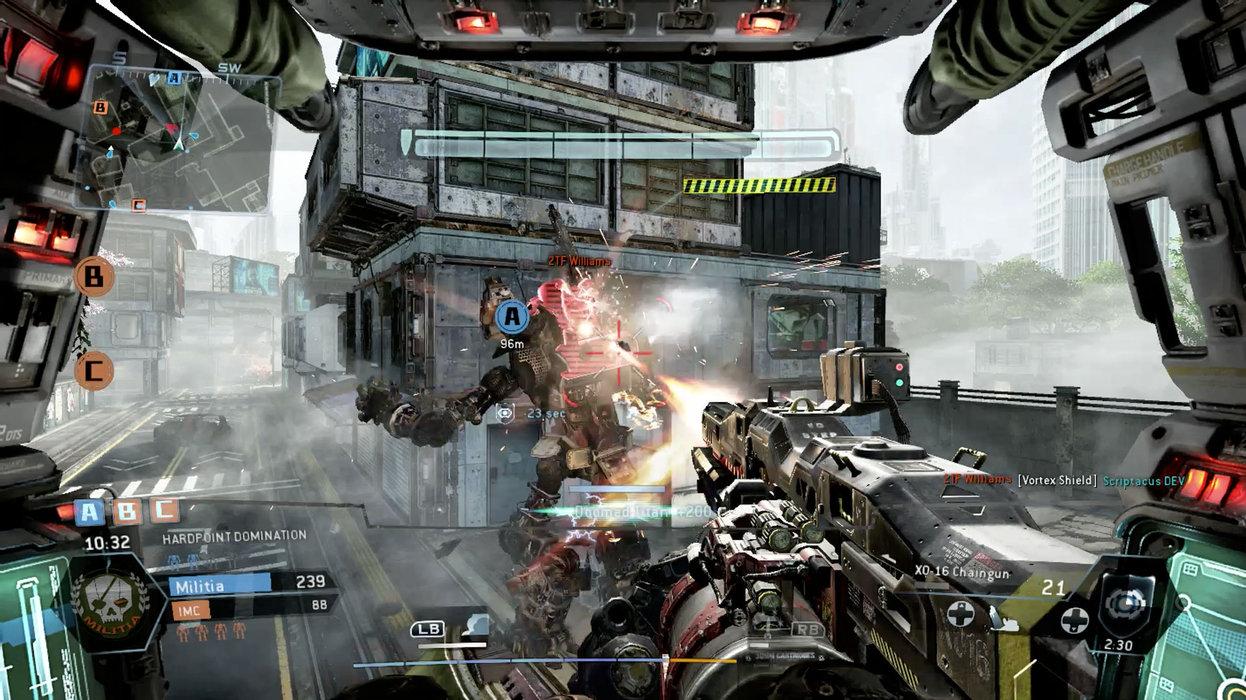Select the circular hardpoint C waypoint marker
1246x700 pixels.
coord(94,371)
